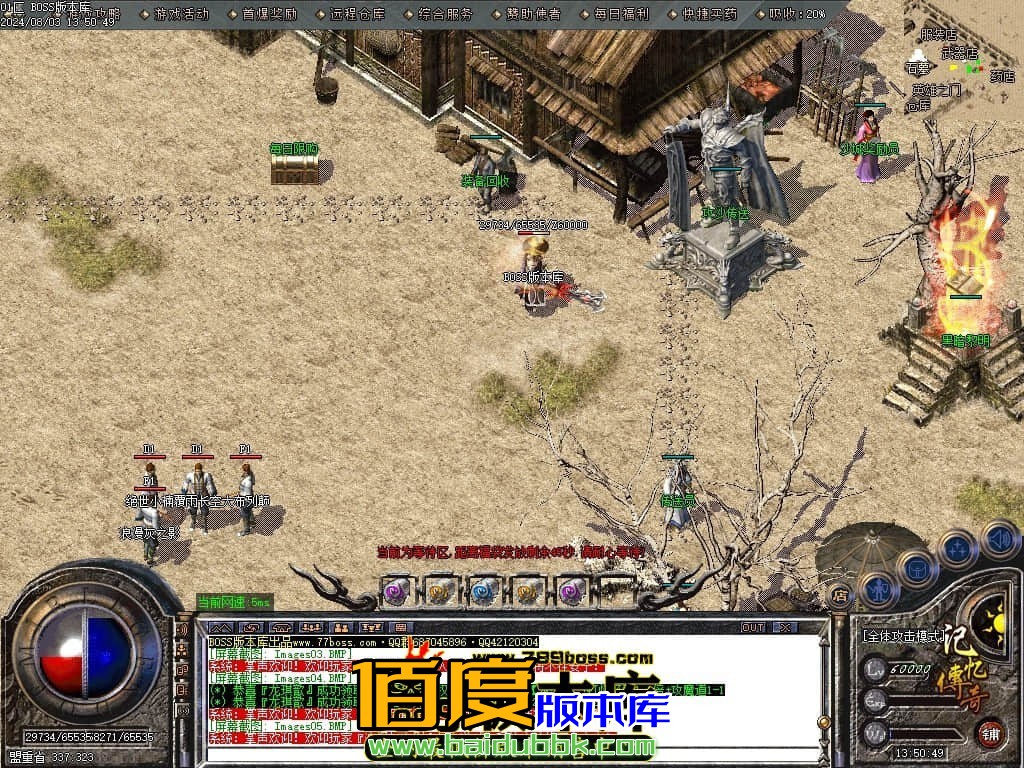Open the 每日福利 daily benefits menu

pos(620,14)
